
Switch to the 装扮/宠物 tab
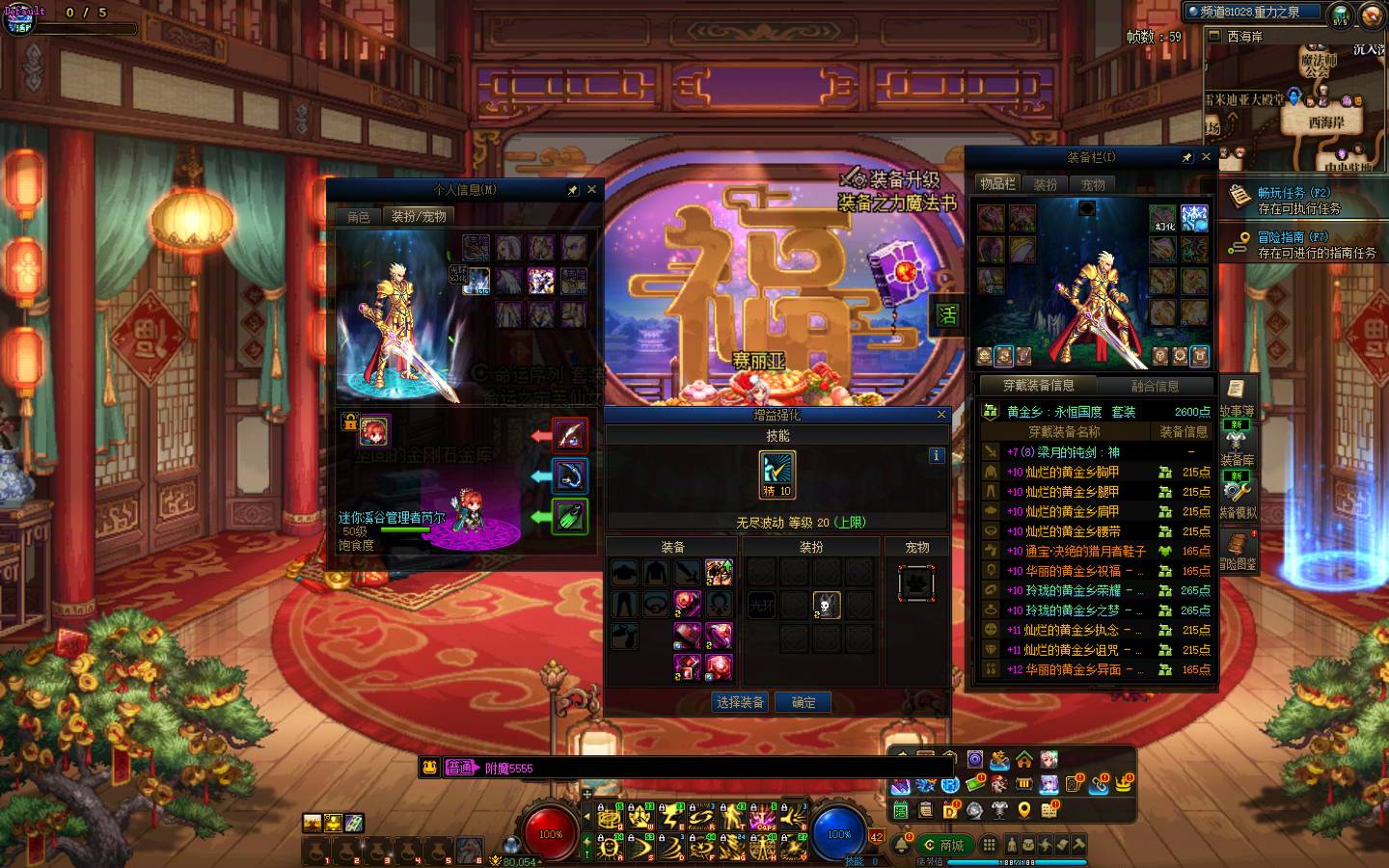coord(419,217)
